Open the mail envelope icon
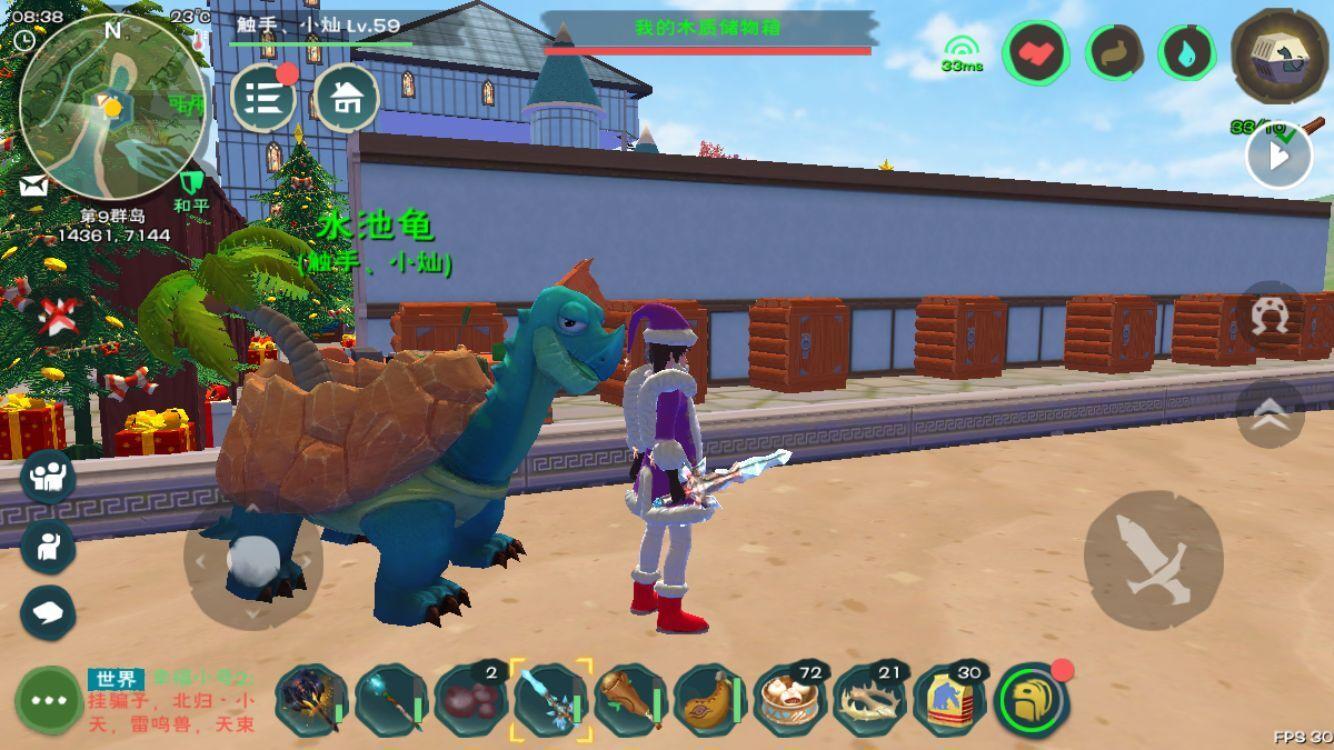The height and width of the screenshot is (750, 1334). 31,186
